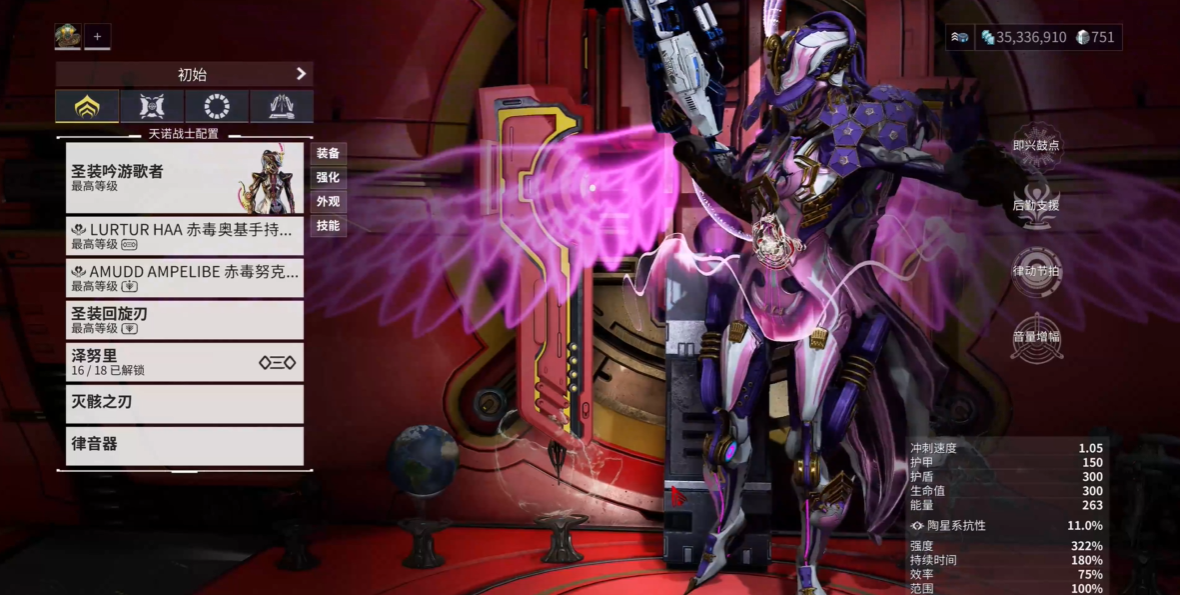Switch to the Warframe lotus tab
The width and height of the screenshot is (1180, 595).
(87, 106)
